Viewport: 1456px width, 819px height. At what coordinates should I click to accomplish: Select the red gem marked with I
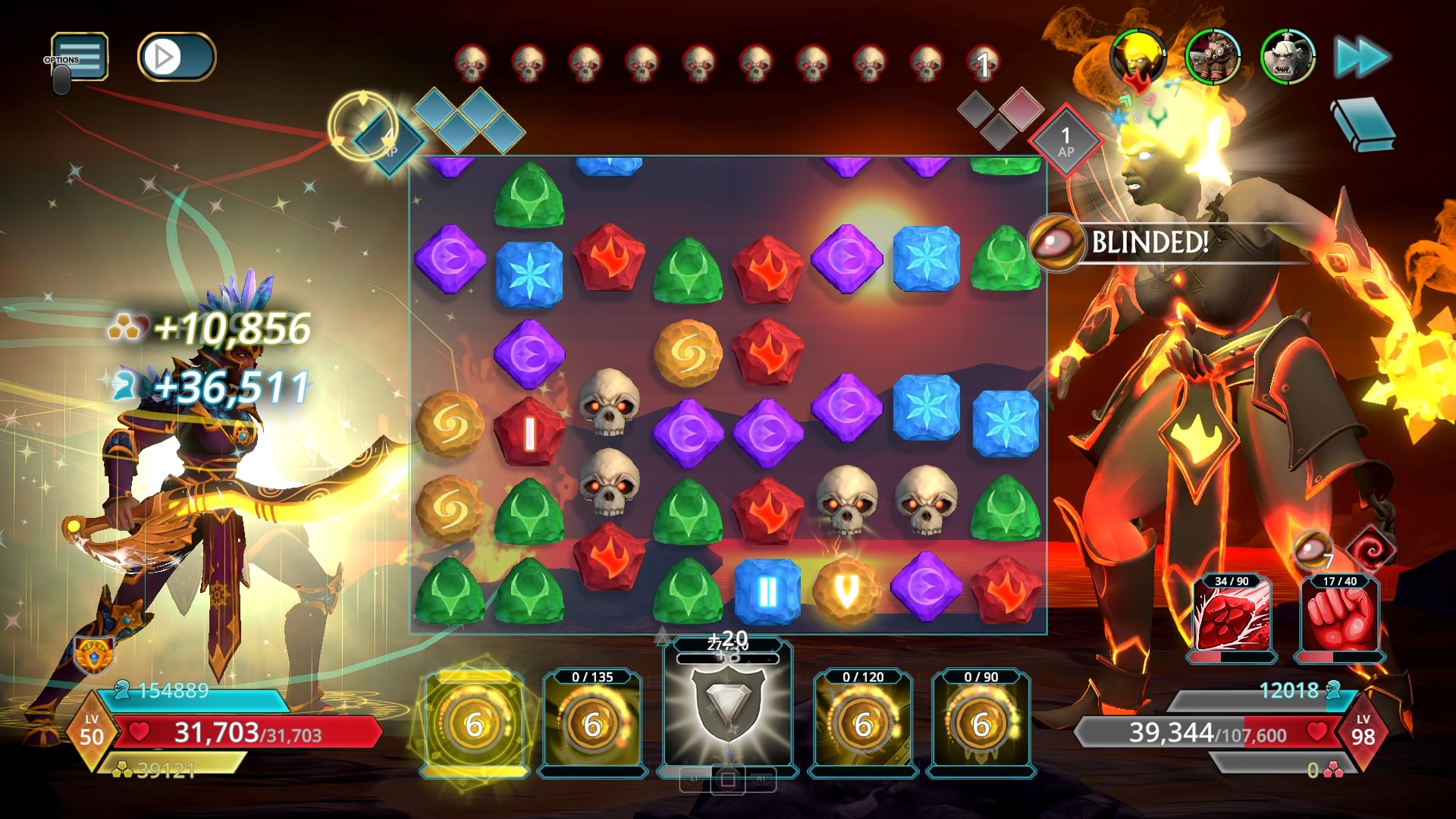click(x=529, y=433)
